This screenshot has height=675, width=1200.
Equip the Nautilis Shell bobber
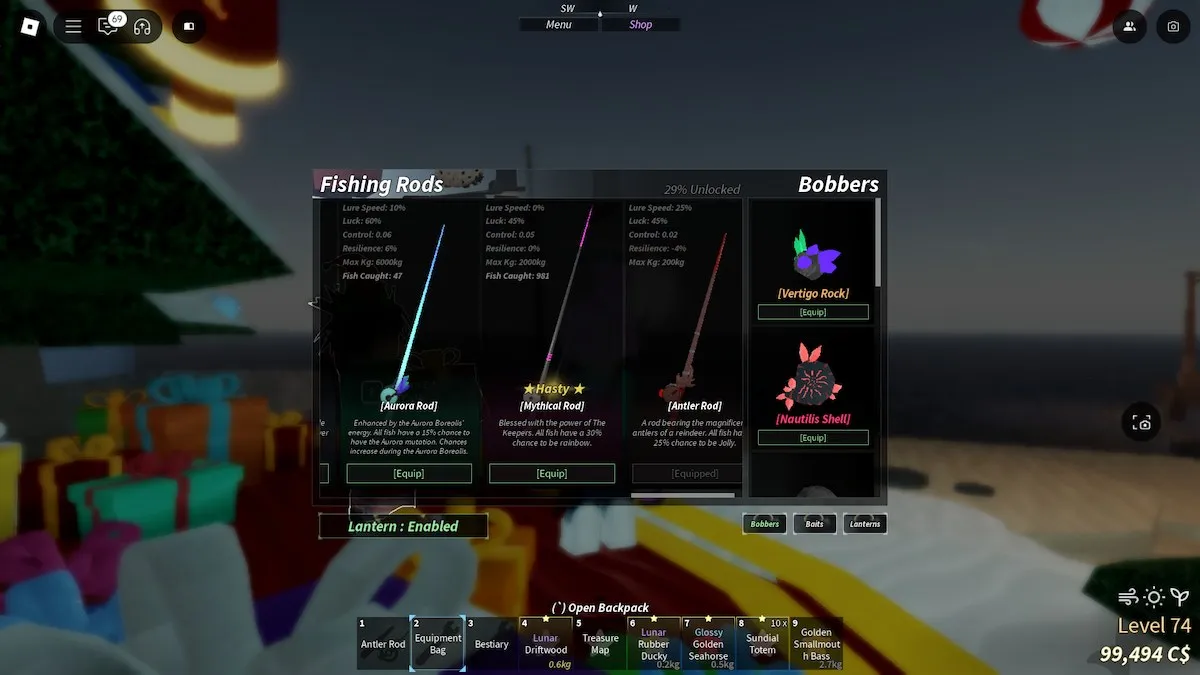[x=813, y=438]
